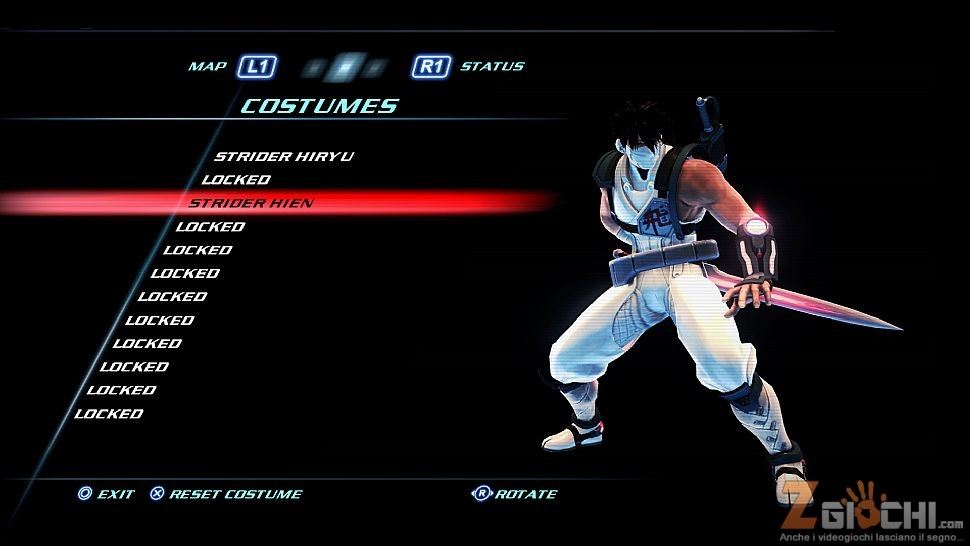The image size is (970, 546).
Task: Switch to the Map tab
Action: (x=208, y=67)
